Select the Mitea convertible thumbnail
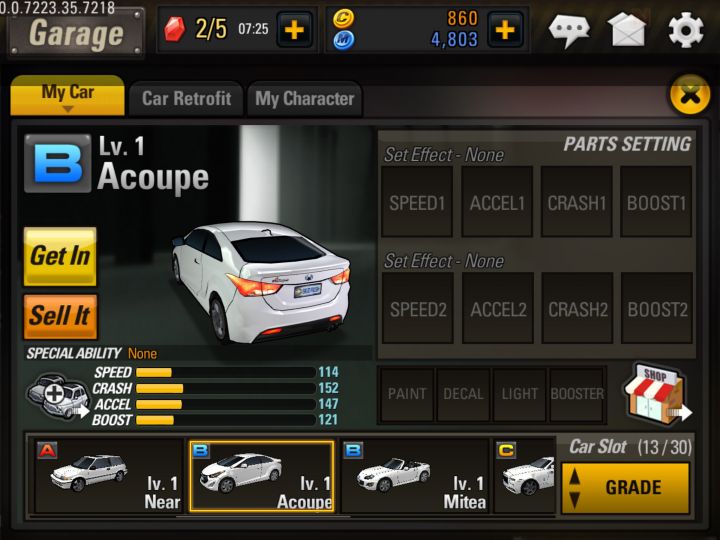 415,476
